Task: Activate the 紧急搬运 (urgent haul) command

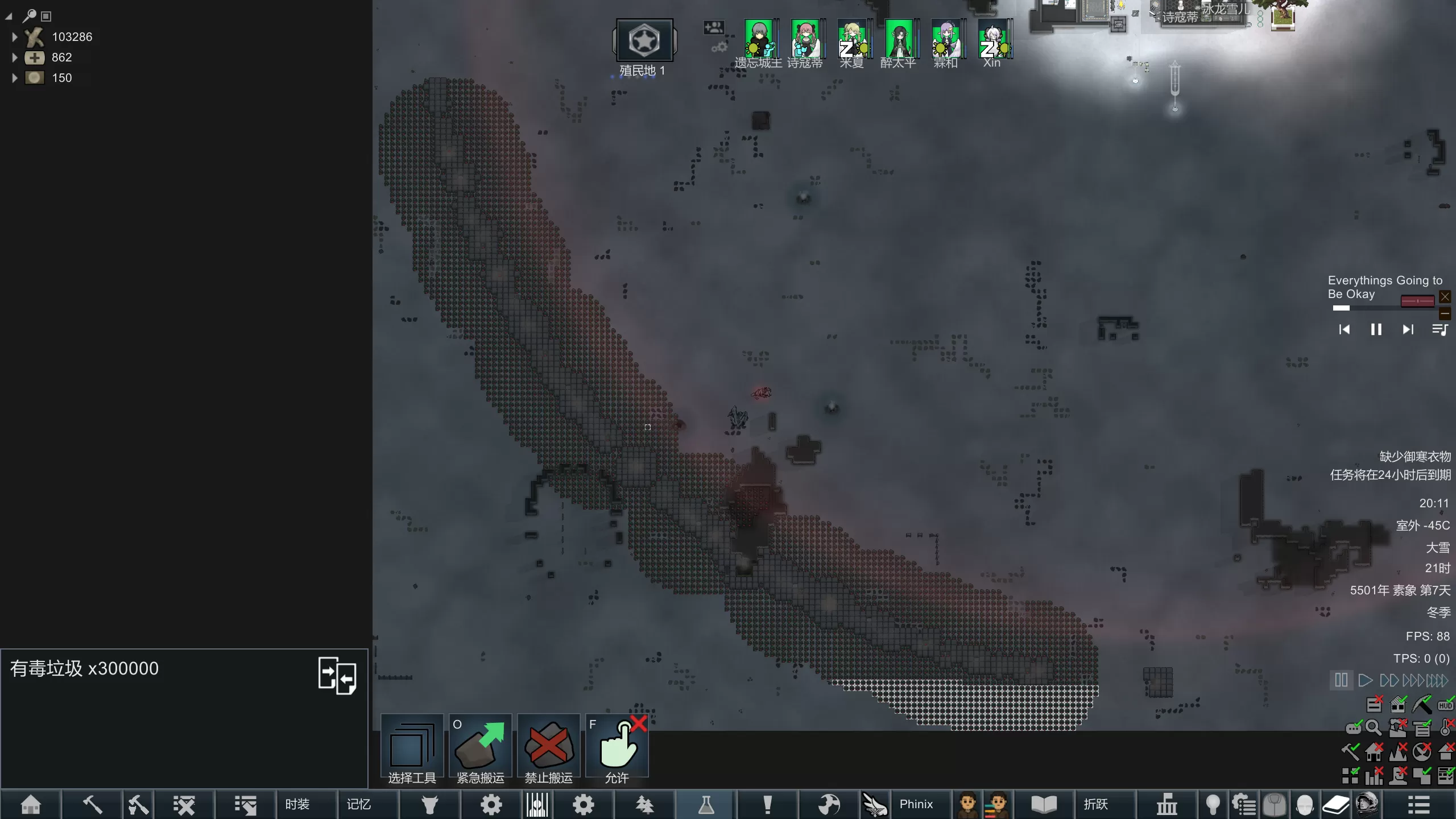Action: pyautogui.click(x=480, y=748)
